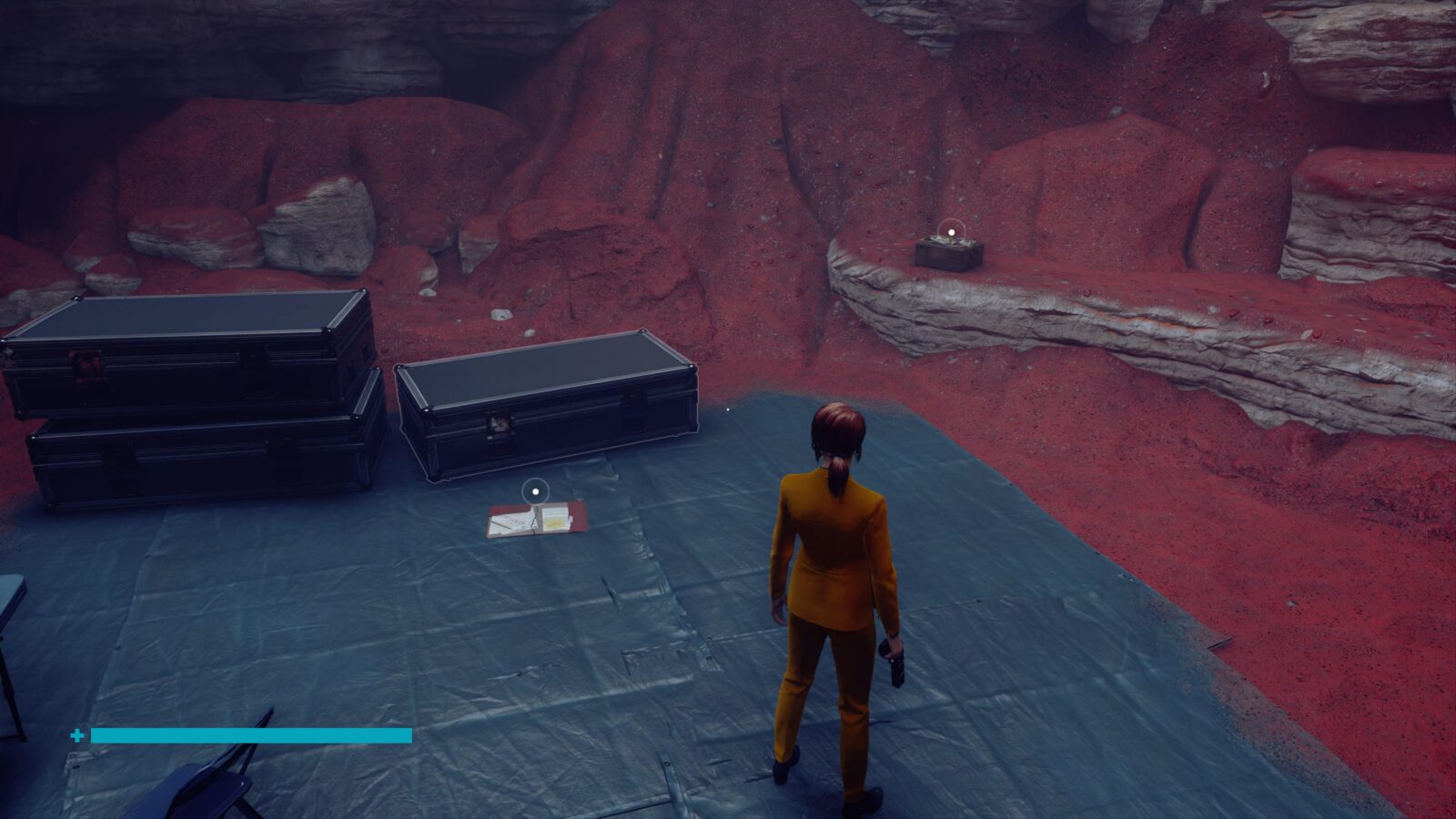The image size is (1456, 819).
Task: Click the pickup marker above the ammo crate
Action: [x=951, y=232]
